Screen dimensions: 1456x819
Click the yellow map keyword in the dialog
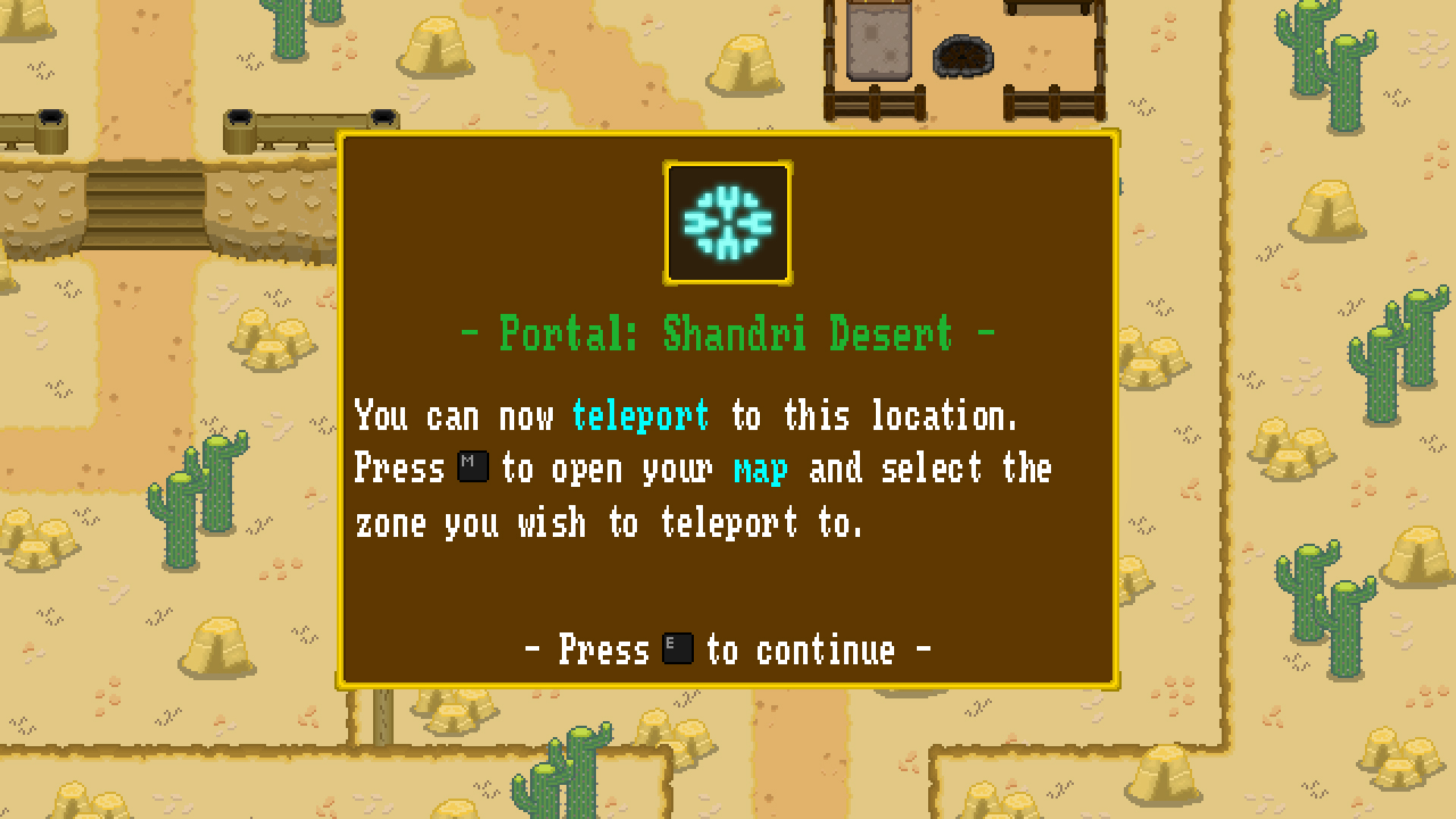point(760,469)
